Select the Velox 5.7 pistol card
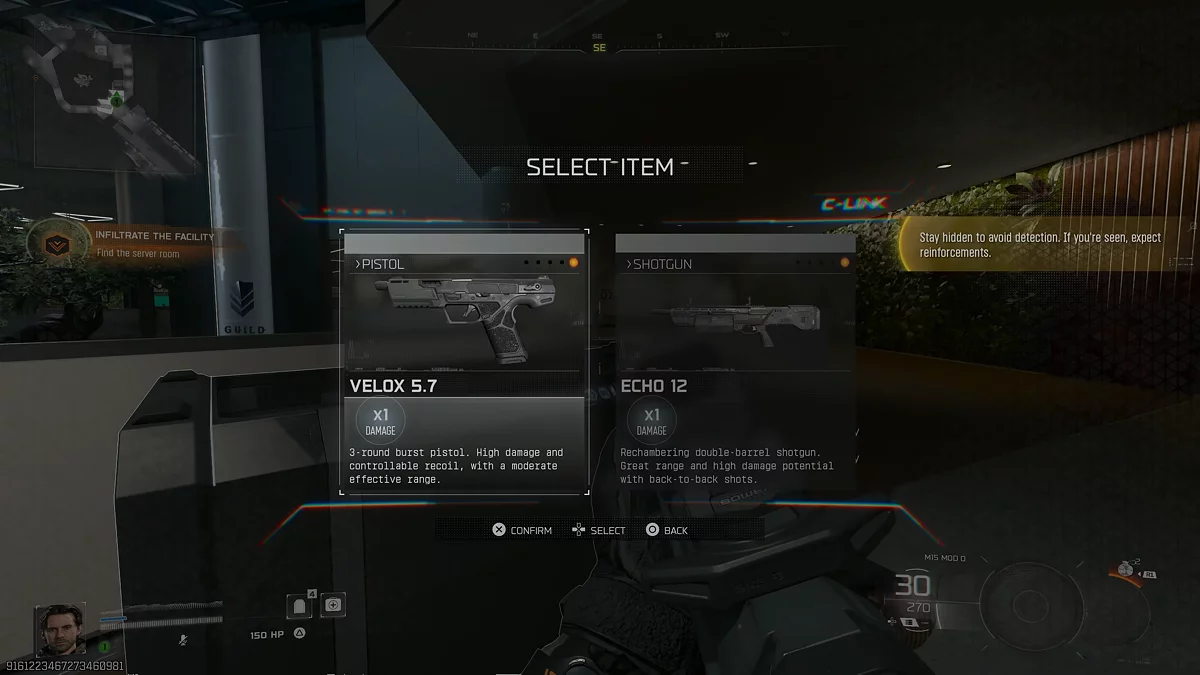The height and width of the screenshot is (675, 1200). pyautogui.click(x=464, y=362)
